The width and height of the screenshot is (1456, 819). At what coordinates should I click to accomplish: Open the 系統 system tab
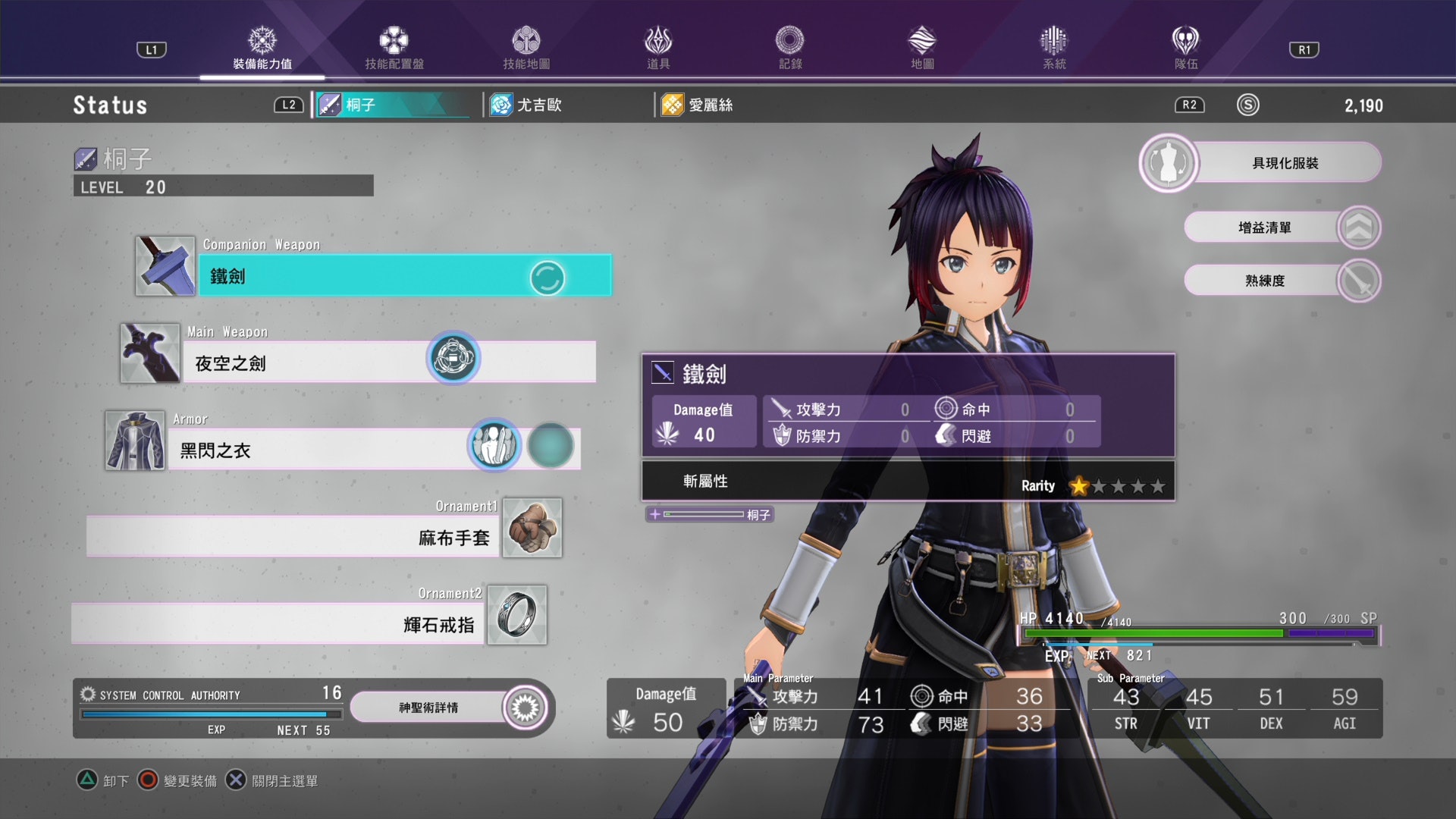pos(1053,49)
